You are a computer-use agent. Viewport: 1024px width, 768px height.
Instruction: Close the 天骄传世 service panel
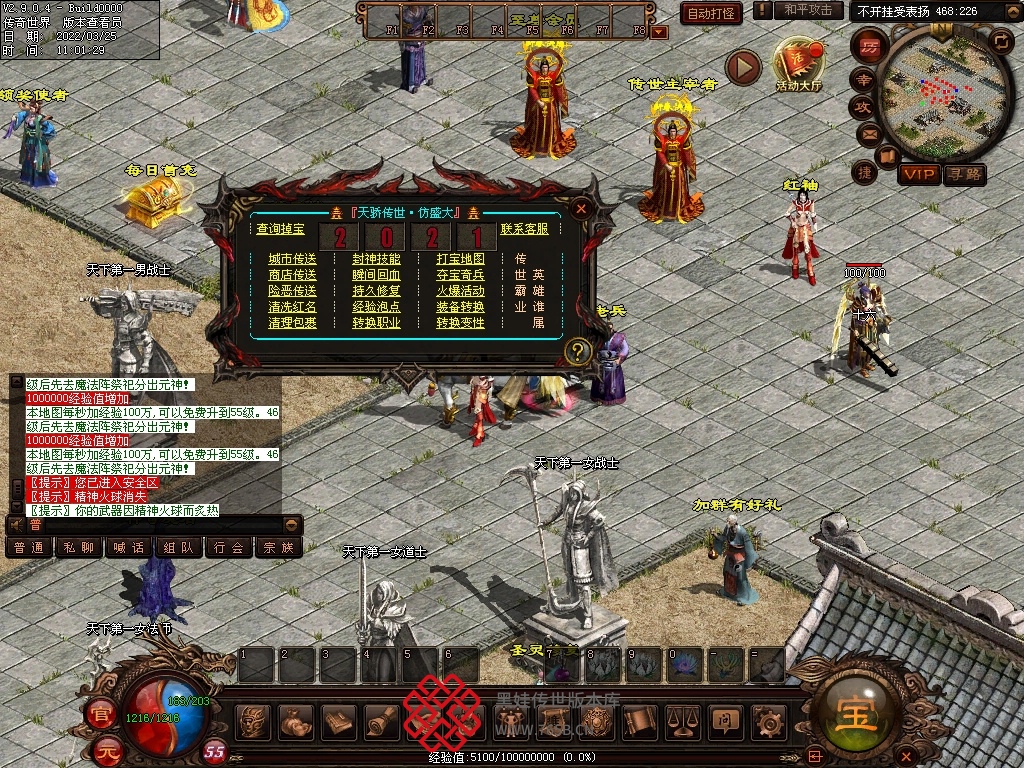[x=580, y=209]
